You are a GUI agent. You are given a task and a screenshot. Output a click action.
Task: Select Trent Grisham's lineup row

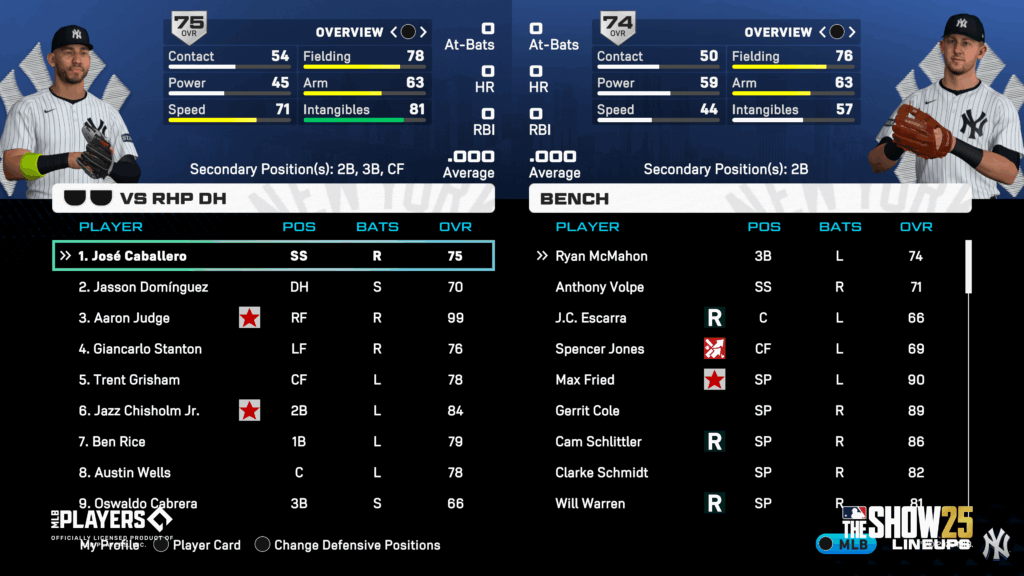coord(272,380)
